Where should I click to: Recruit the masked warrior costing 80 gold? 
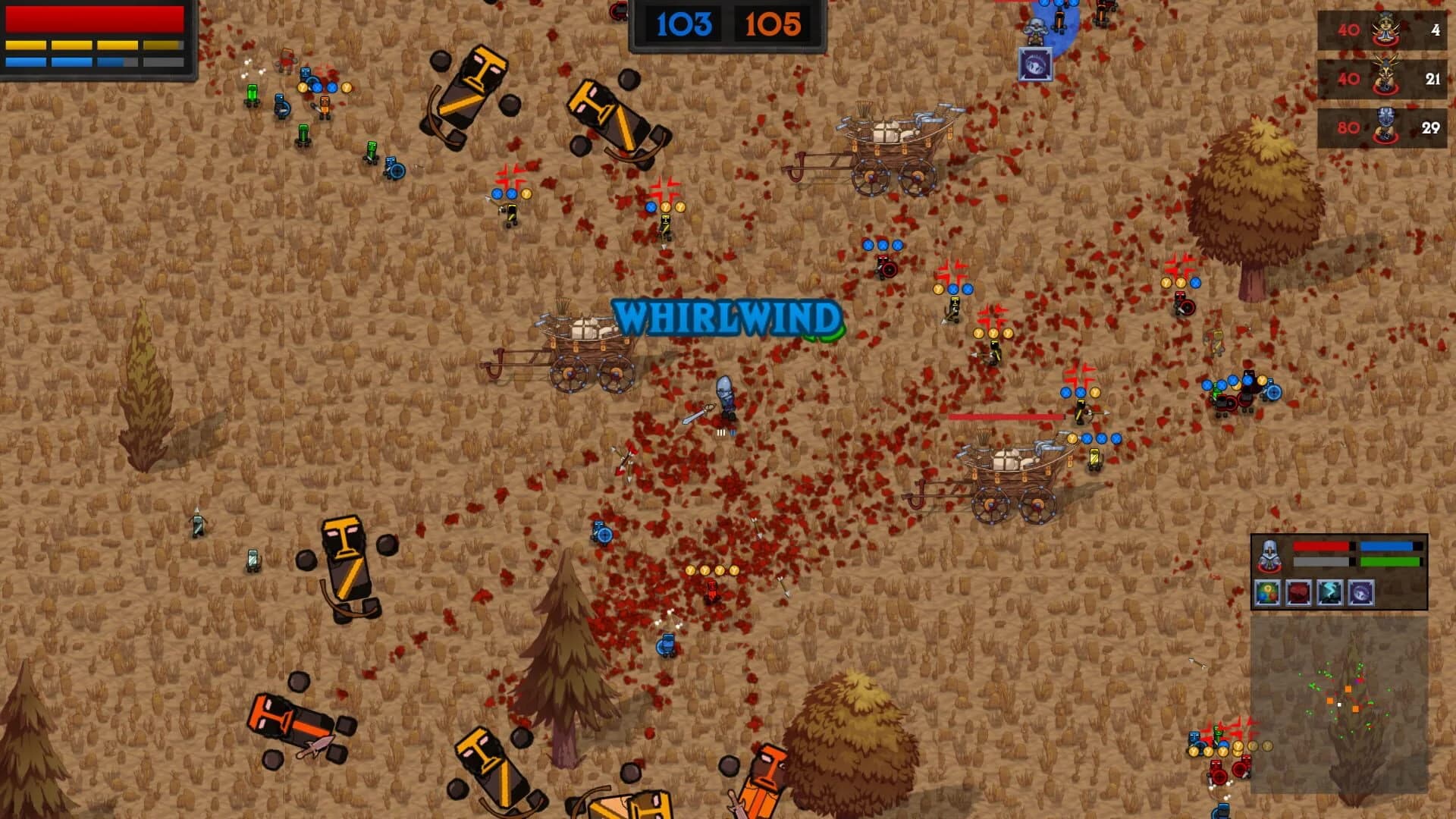[x=1385, y=124]
